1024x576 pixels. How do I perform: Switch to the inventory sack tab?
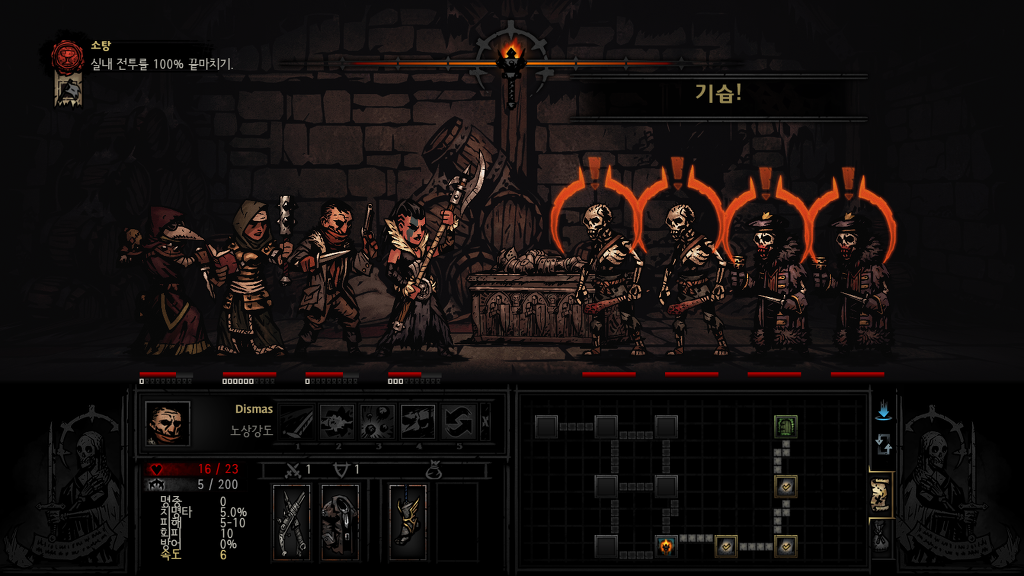(x=881, y=537)
